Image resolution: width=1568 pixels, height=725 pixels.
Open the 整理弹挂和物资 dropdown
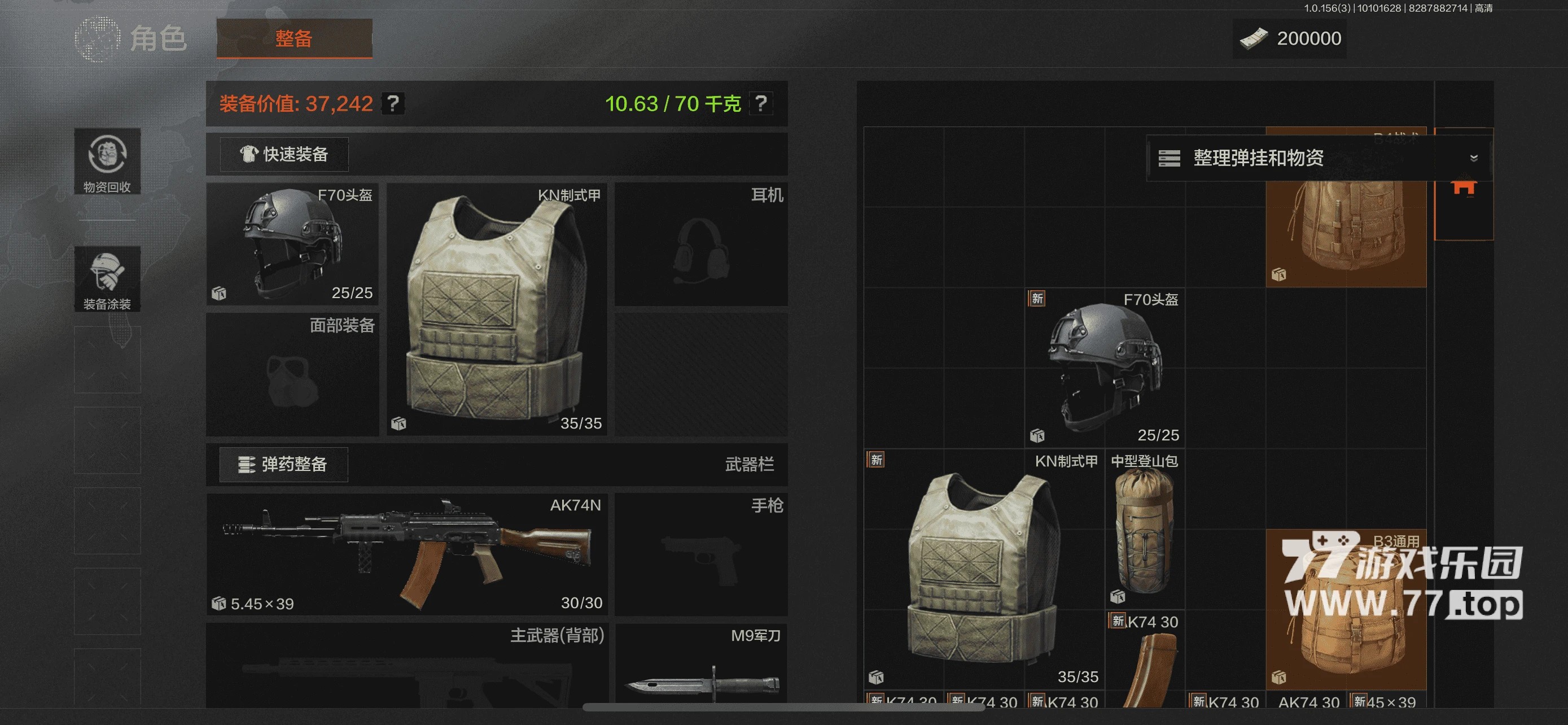[1319, 158]
